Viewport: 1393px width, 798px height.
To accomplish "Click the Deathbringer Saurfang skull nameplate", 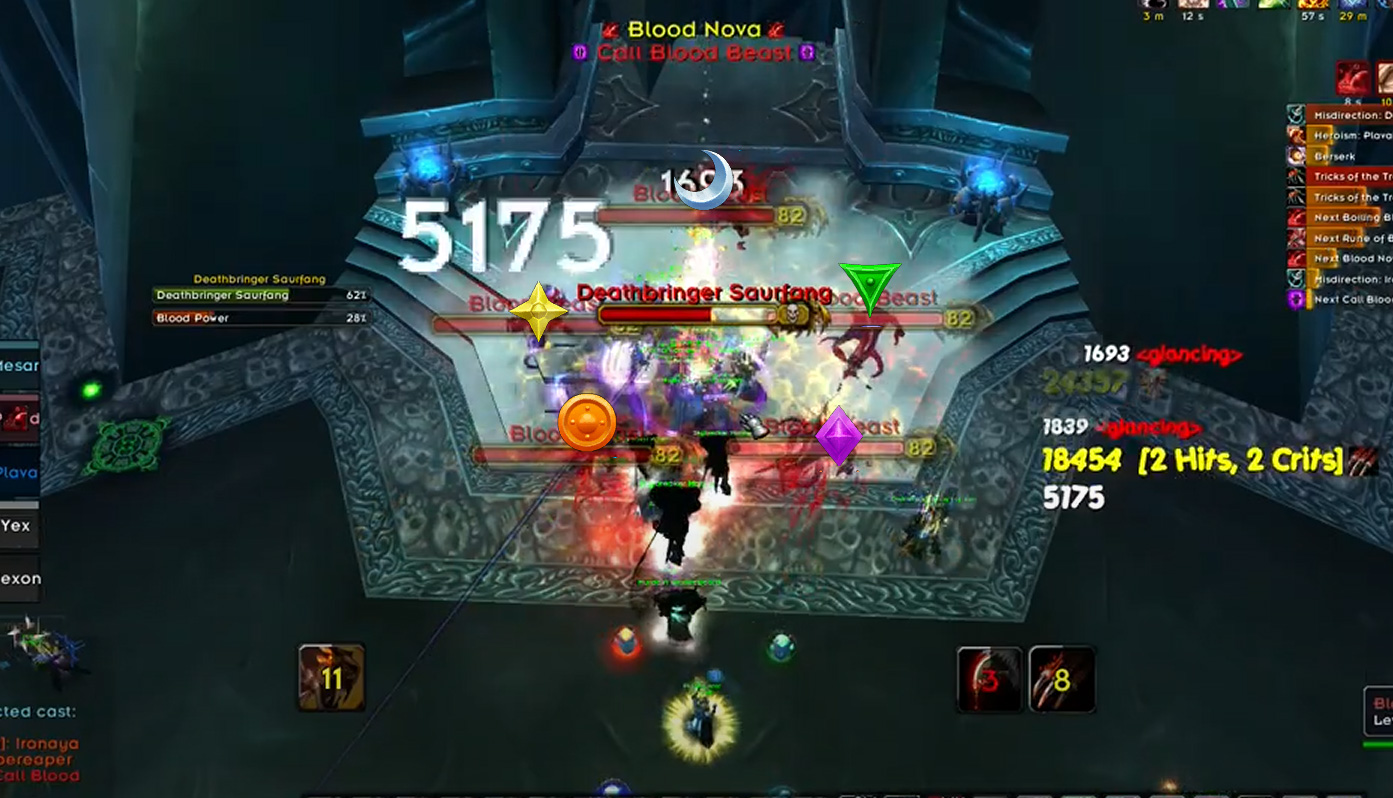I will pyautogui.click(x=703, y=315).
